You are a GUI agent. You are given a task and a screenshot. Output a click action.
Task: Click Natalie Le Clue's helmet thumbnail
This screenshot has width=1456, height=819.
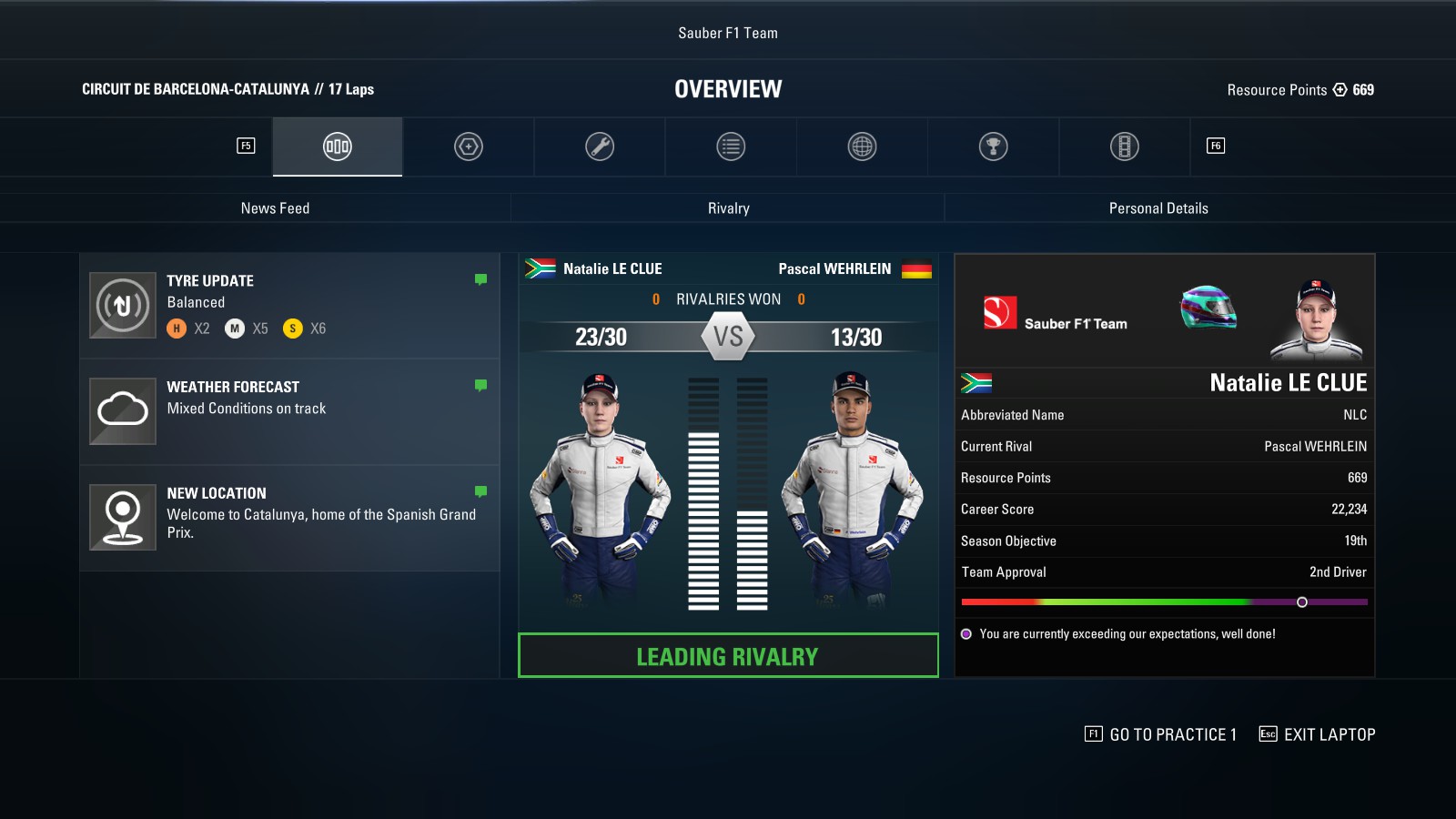tap(1208, 308)
